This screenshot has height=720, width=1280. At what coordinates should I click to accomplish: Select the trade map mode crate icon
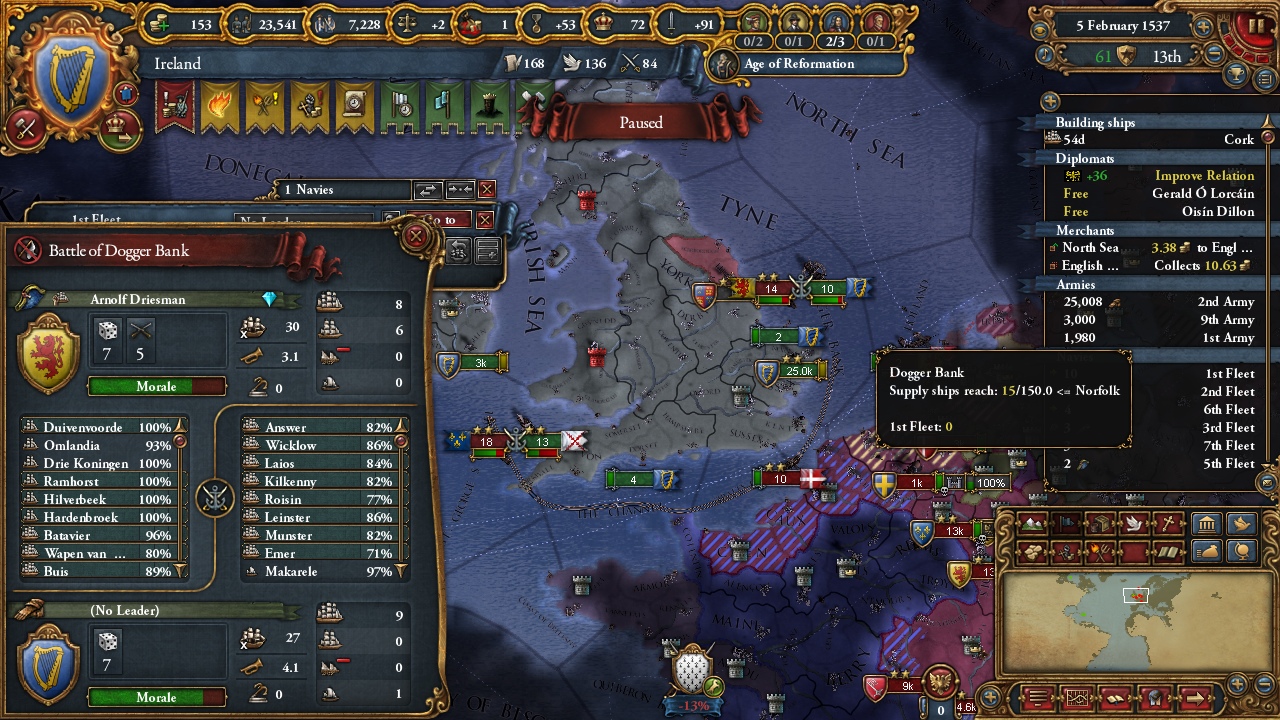click(x=1100, y=524)
